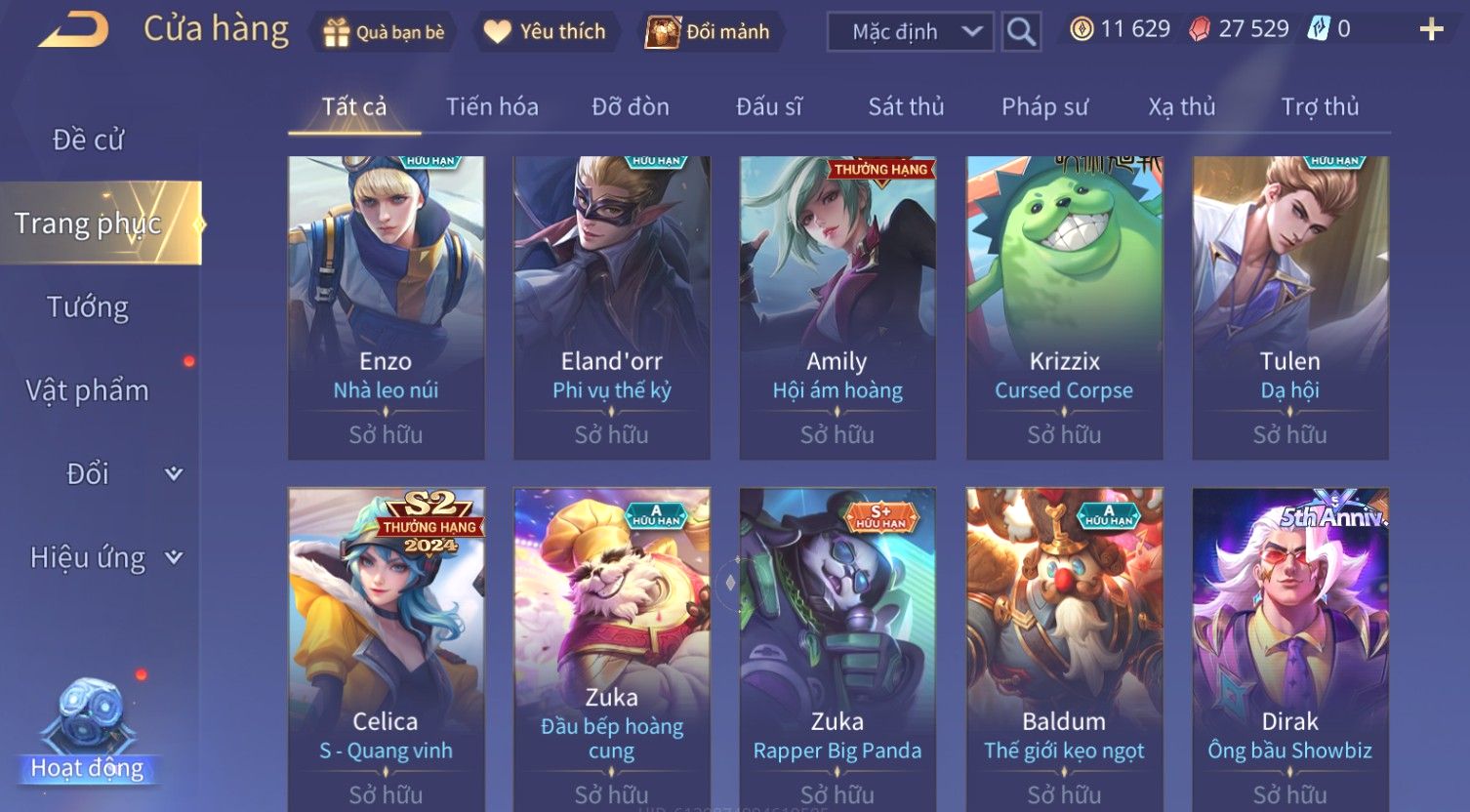Choose the Trợ thủ tab
Screen dimensions: 1470x812
tap(1320, 106)
